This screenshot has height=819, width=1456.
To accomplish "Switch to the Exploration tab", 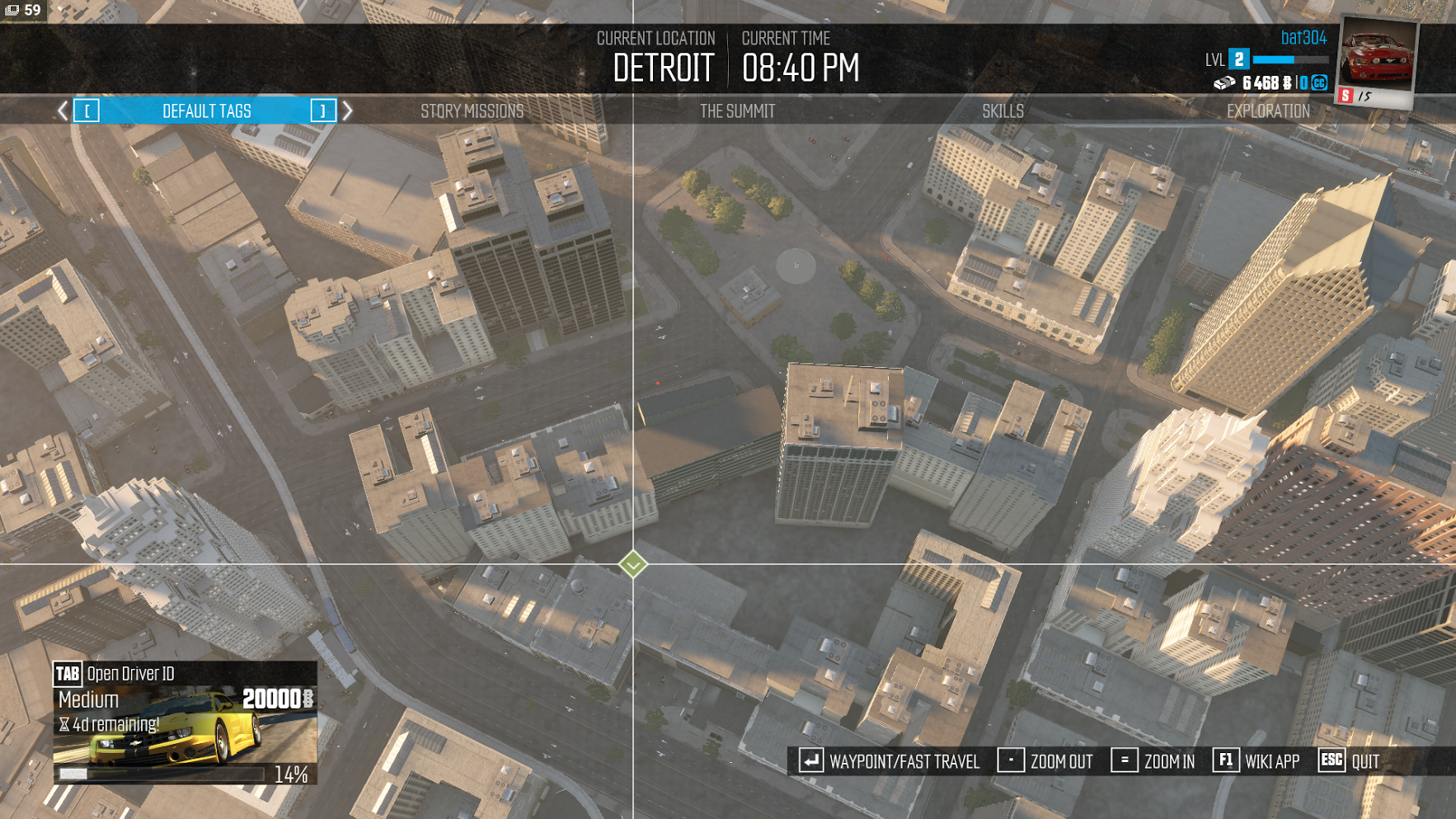I will point(1268,111).
